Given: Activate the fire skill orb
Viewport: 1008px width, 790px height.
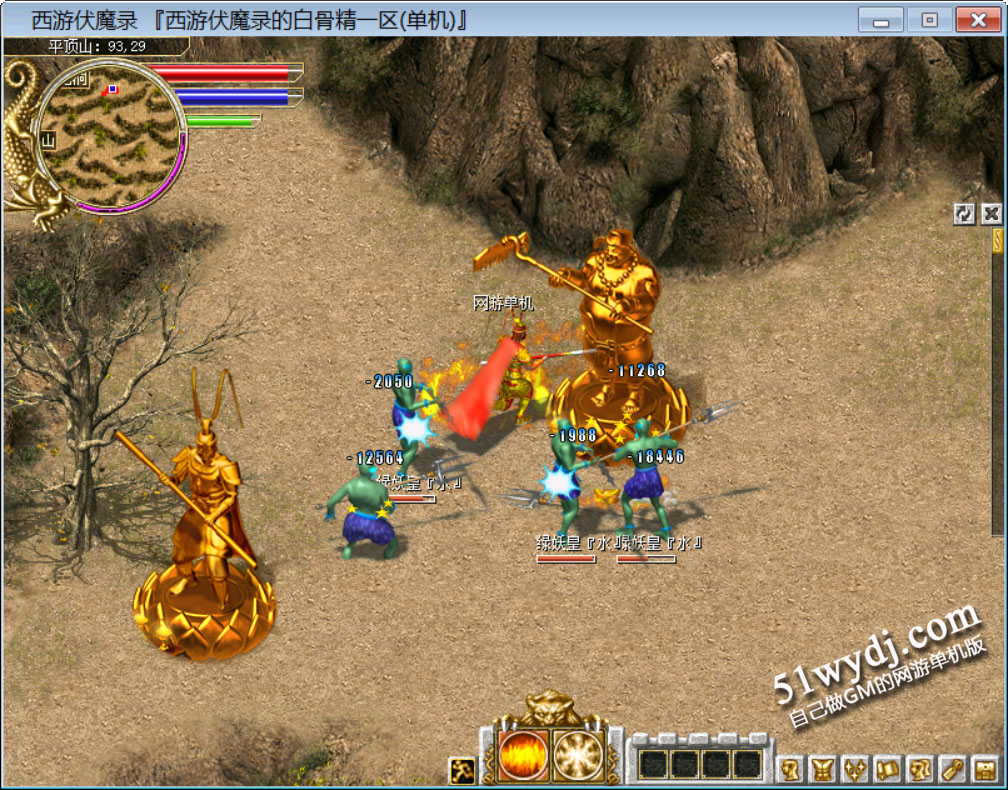Looking at the screenshot, I should click(x=523, y=753).
